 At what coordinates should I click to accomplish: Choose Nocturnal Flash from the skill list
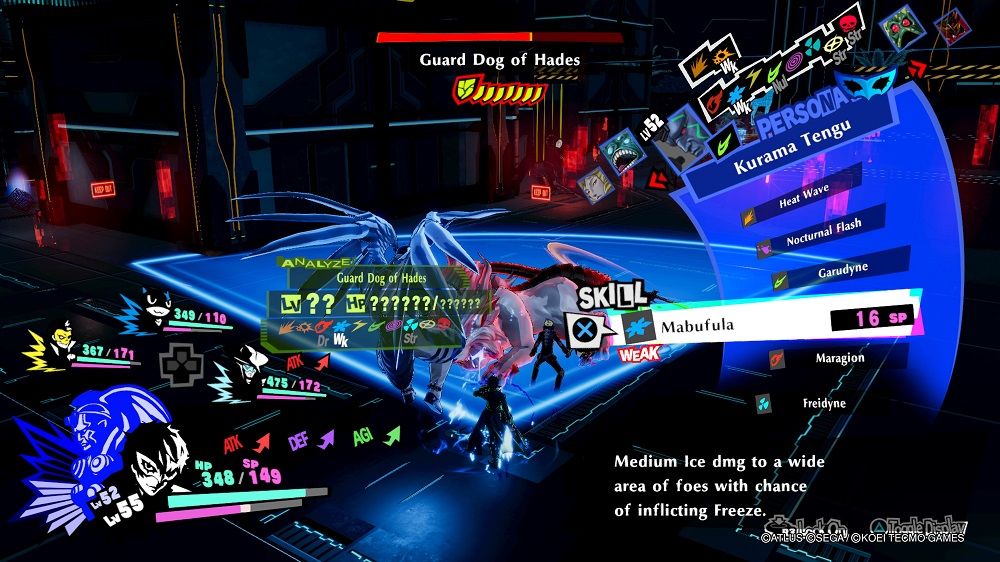(823, 237)
